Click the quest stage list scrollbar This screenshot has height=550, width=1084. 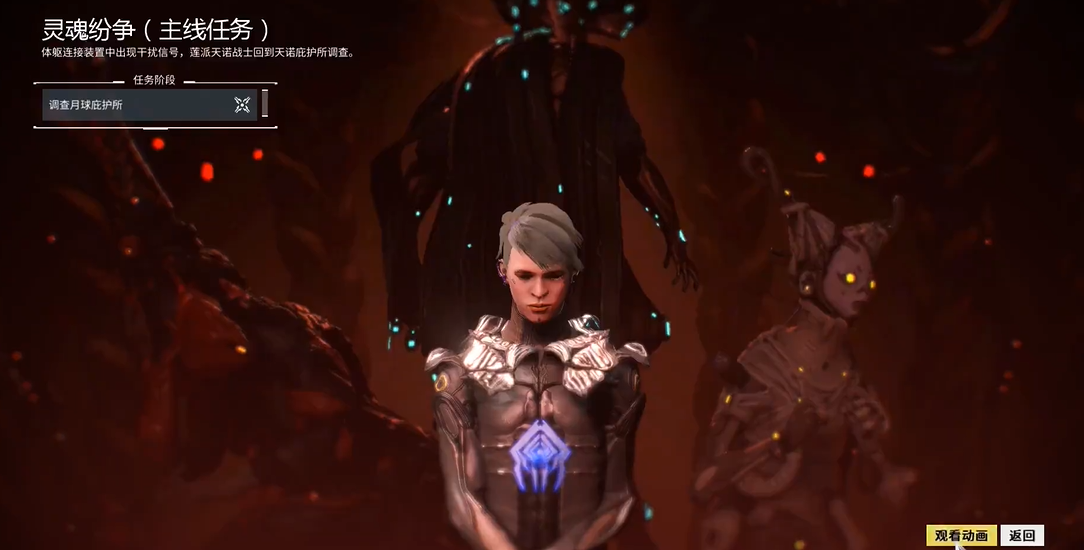265,104
